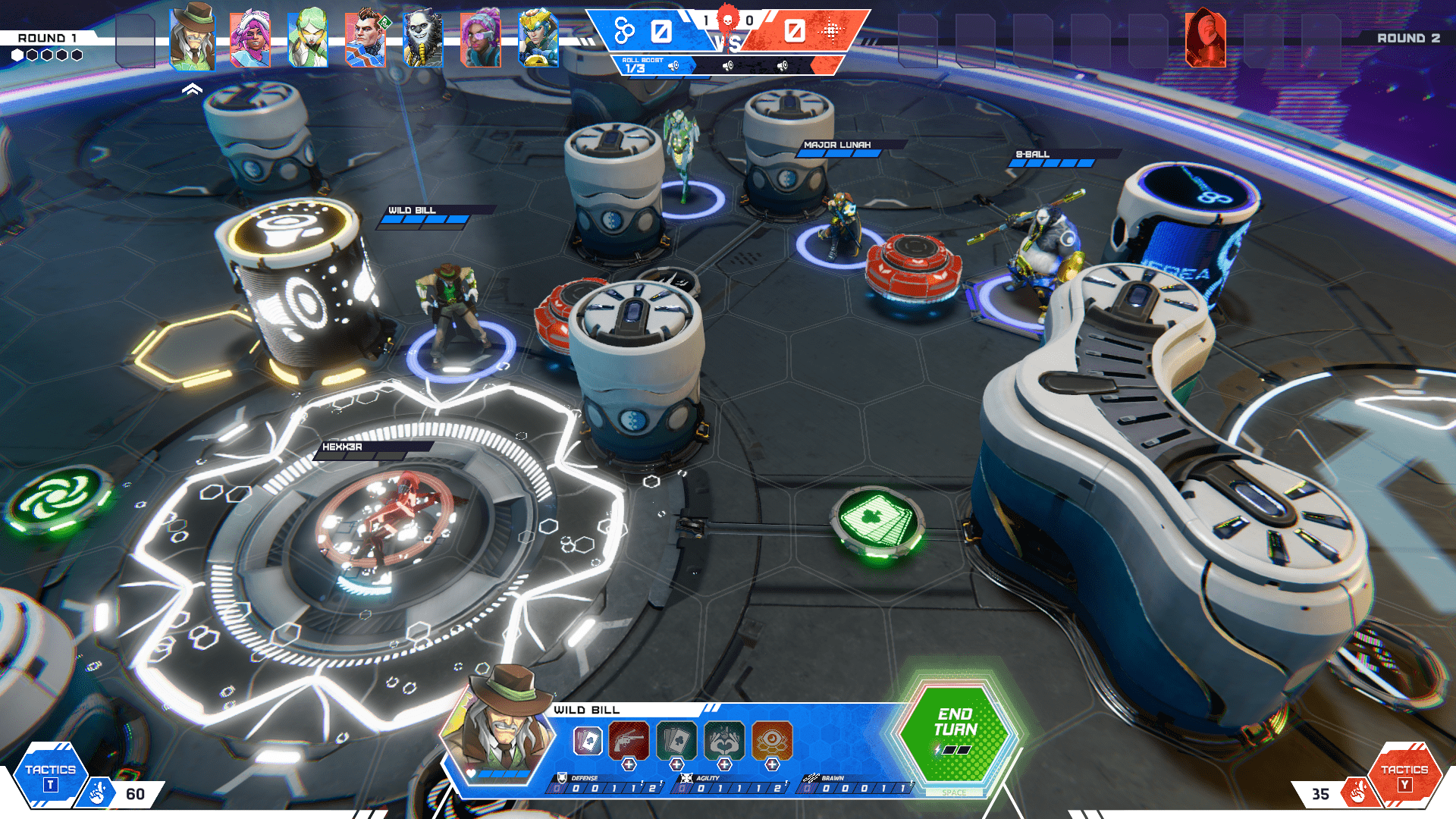This screenshot has height=819, width=1456.
Task: Select the purple single-card ability icon
Action: (x=588, y=741)
